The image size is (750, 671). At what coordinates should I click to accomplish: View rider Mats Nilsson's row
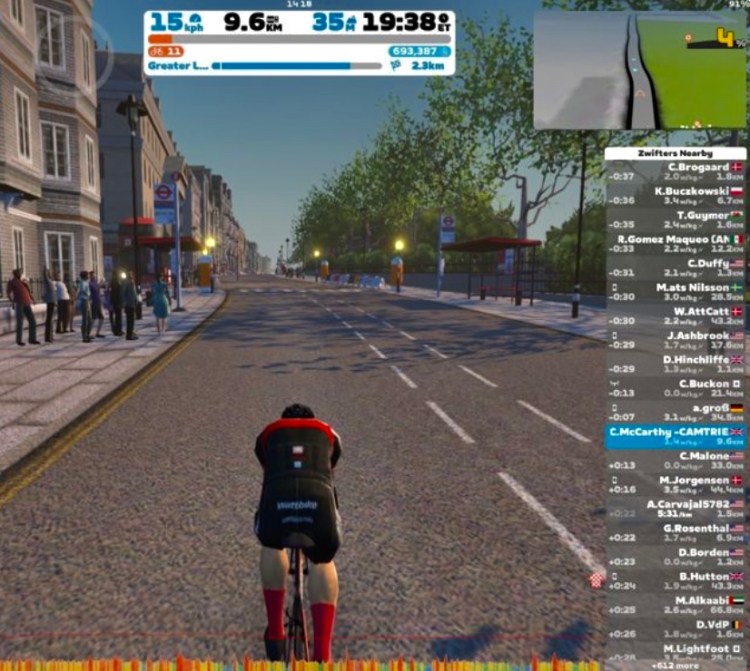[676, 291]
